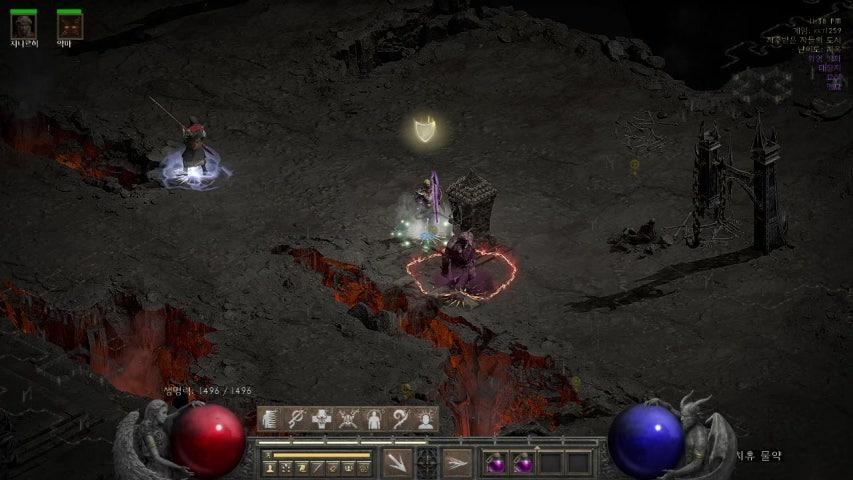This screenshot has width=853, height=480.
Task: Use the purple potion in first belt slot
Action: click(x=496, y=463)
